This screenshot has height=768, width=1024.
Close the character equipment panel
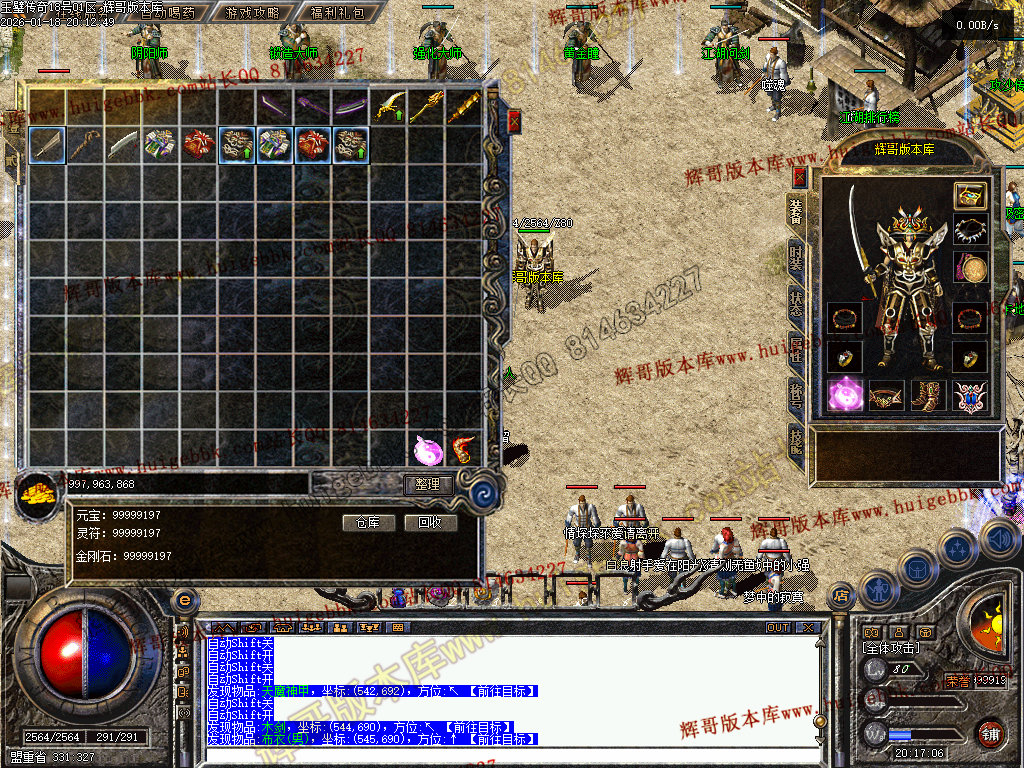(x=799, y=177)
